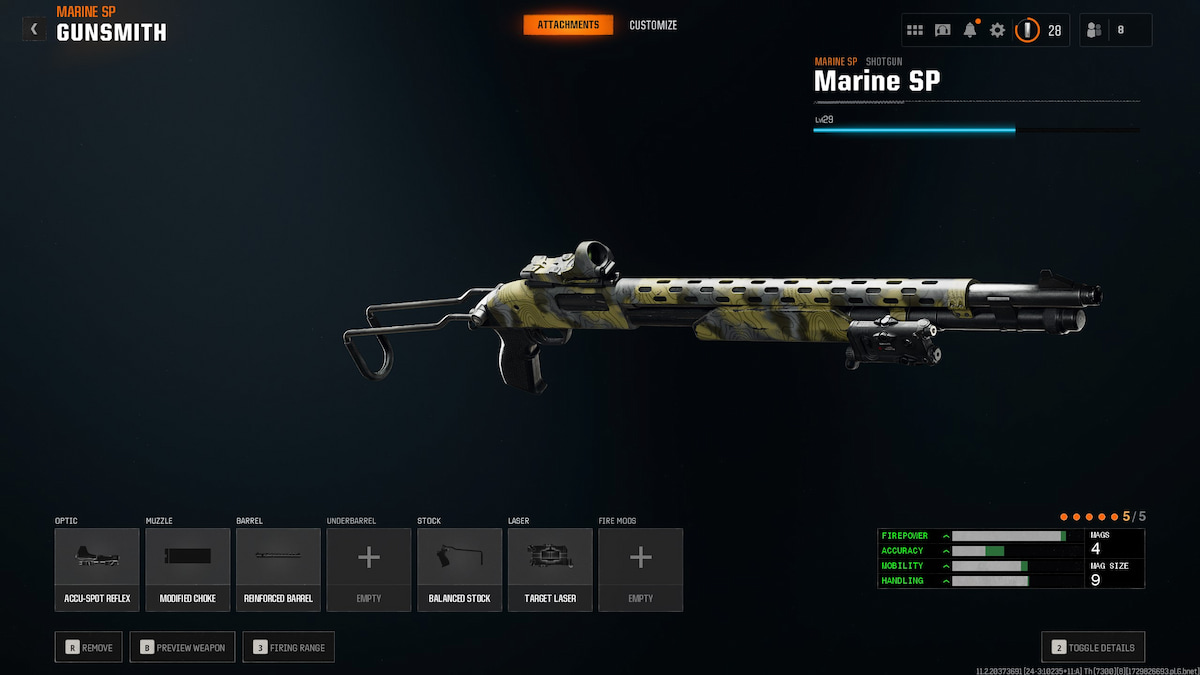Open the player level rank icon
This screenshot has height=675, width=1200.
(1028, 30)
